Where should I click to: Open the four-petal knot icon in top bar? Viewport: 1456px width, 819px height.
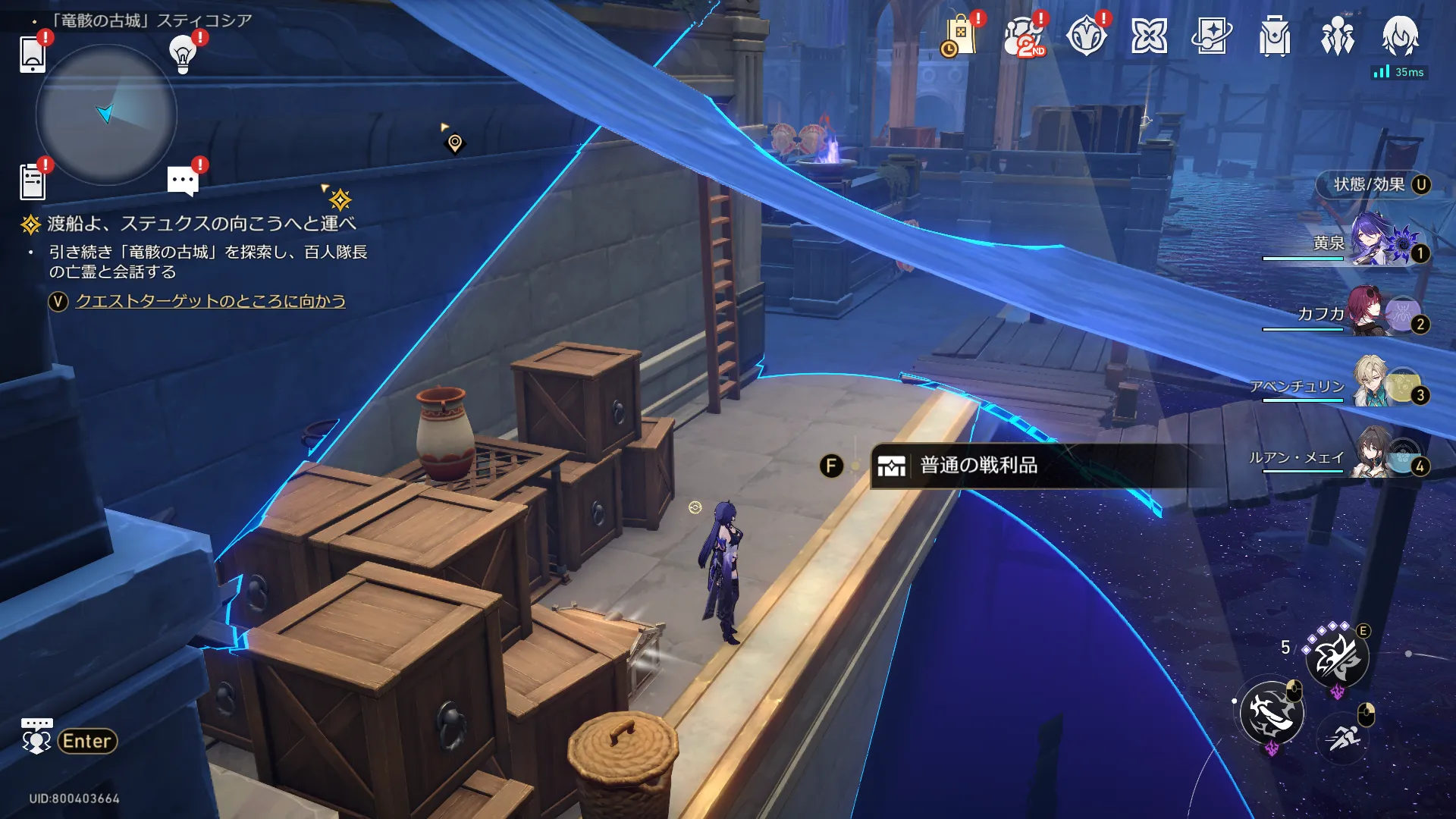(x=1149, y=36)
